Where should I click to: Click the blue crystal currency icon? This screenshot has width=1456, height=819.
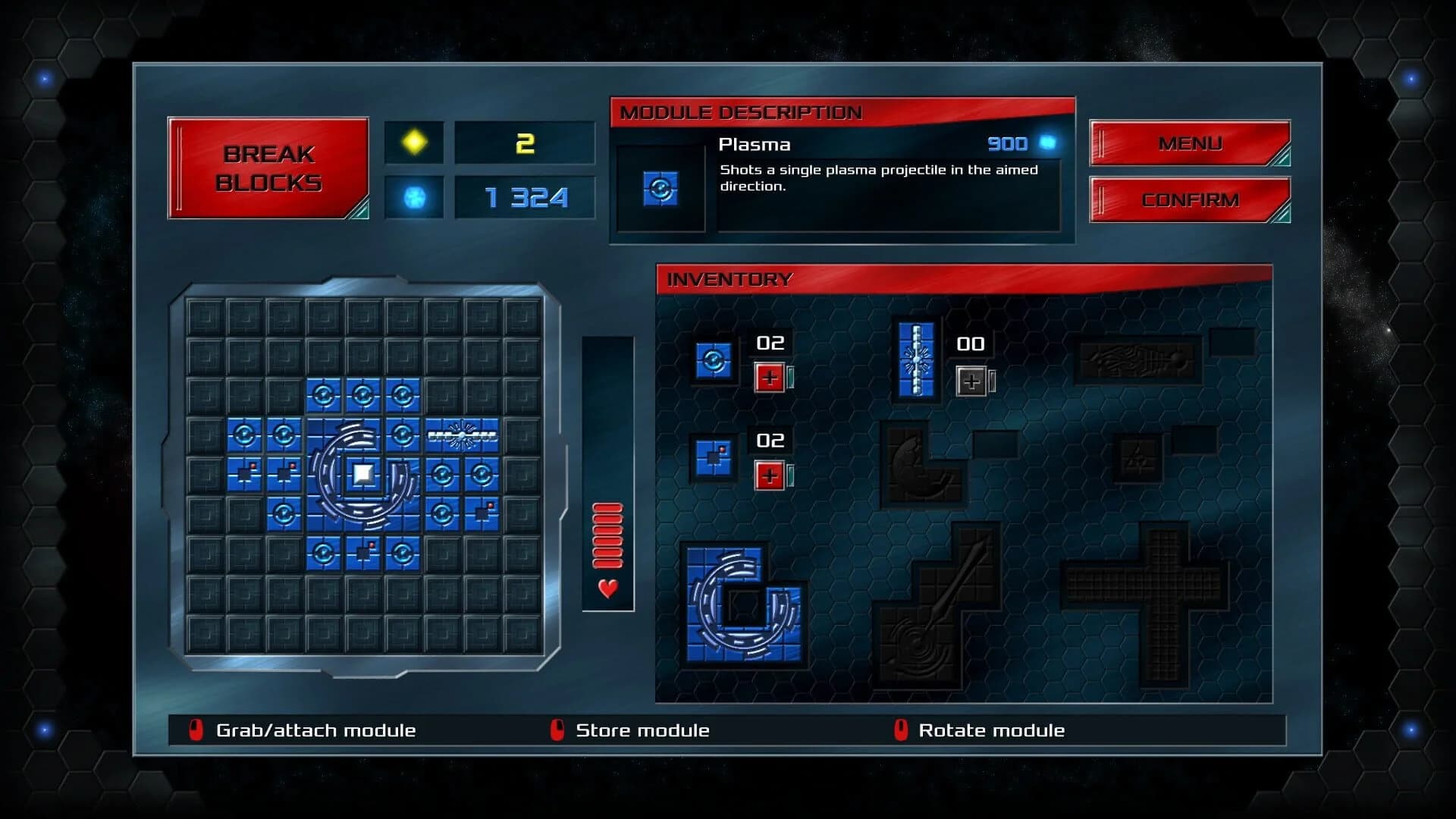pos(413,197)
